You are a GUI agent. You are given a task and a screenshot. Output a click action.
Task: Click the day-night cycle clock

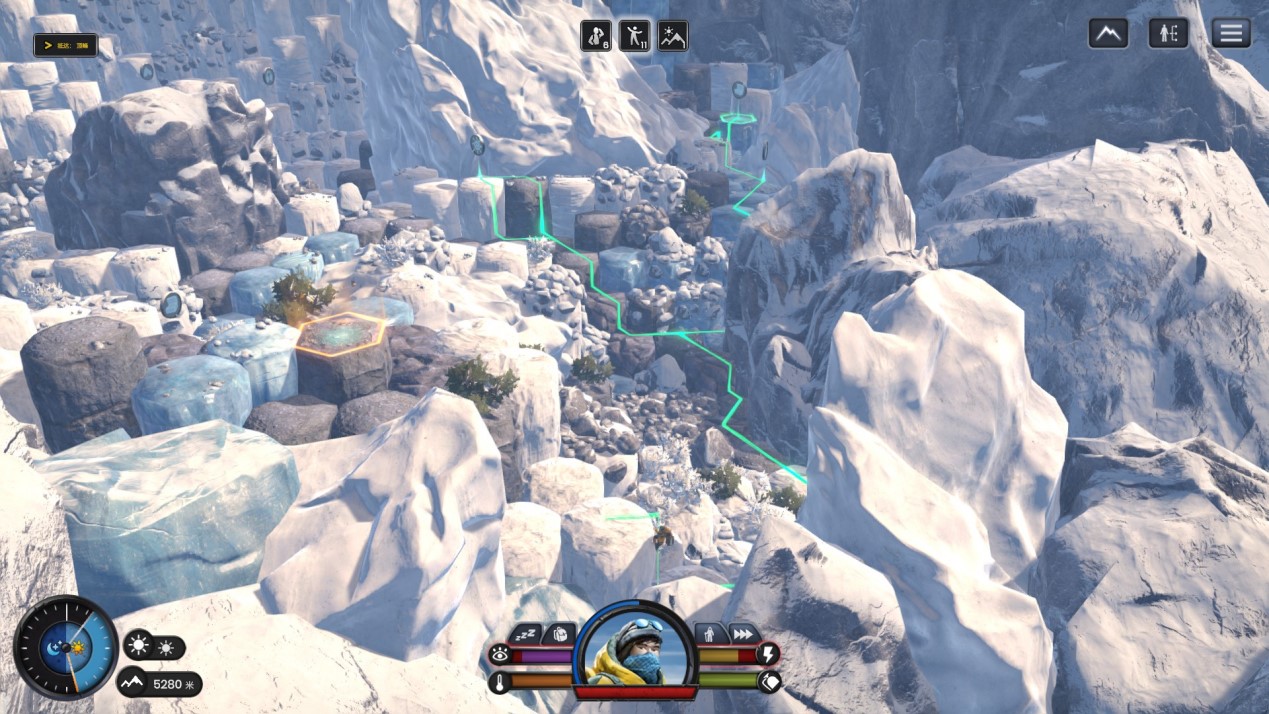[66, 647]
